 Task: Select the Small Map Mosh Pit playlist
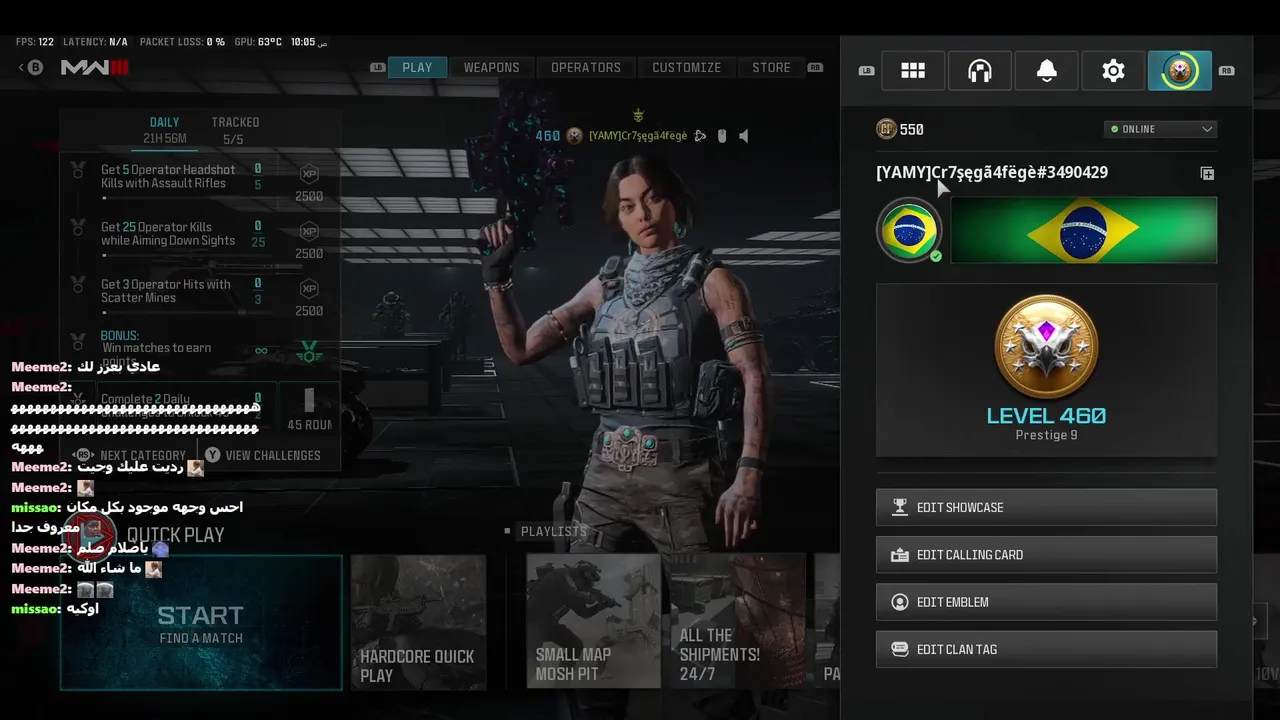pyautogui.click(x=593, y=623)
